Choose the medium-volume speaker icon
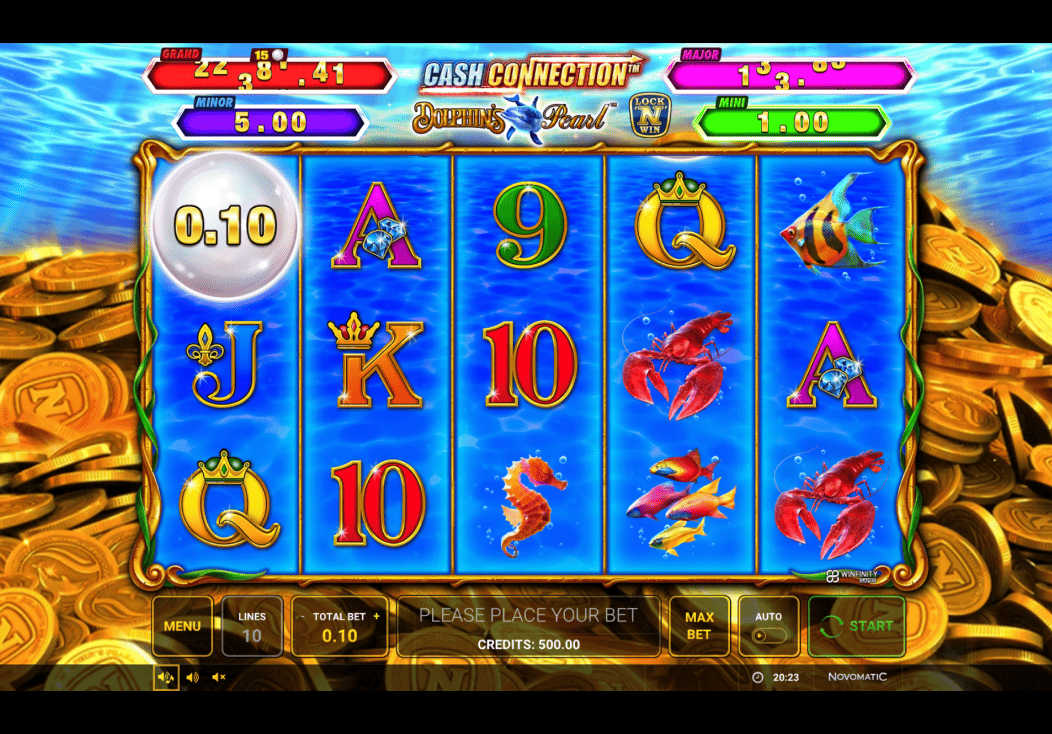Image resolution: width=1052 pixels, height=734 pixels. coord(193,677)
